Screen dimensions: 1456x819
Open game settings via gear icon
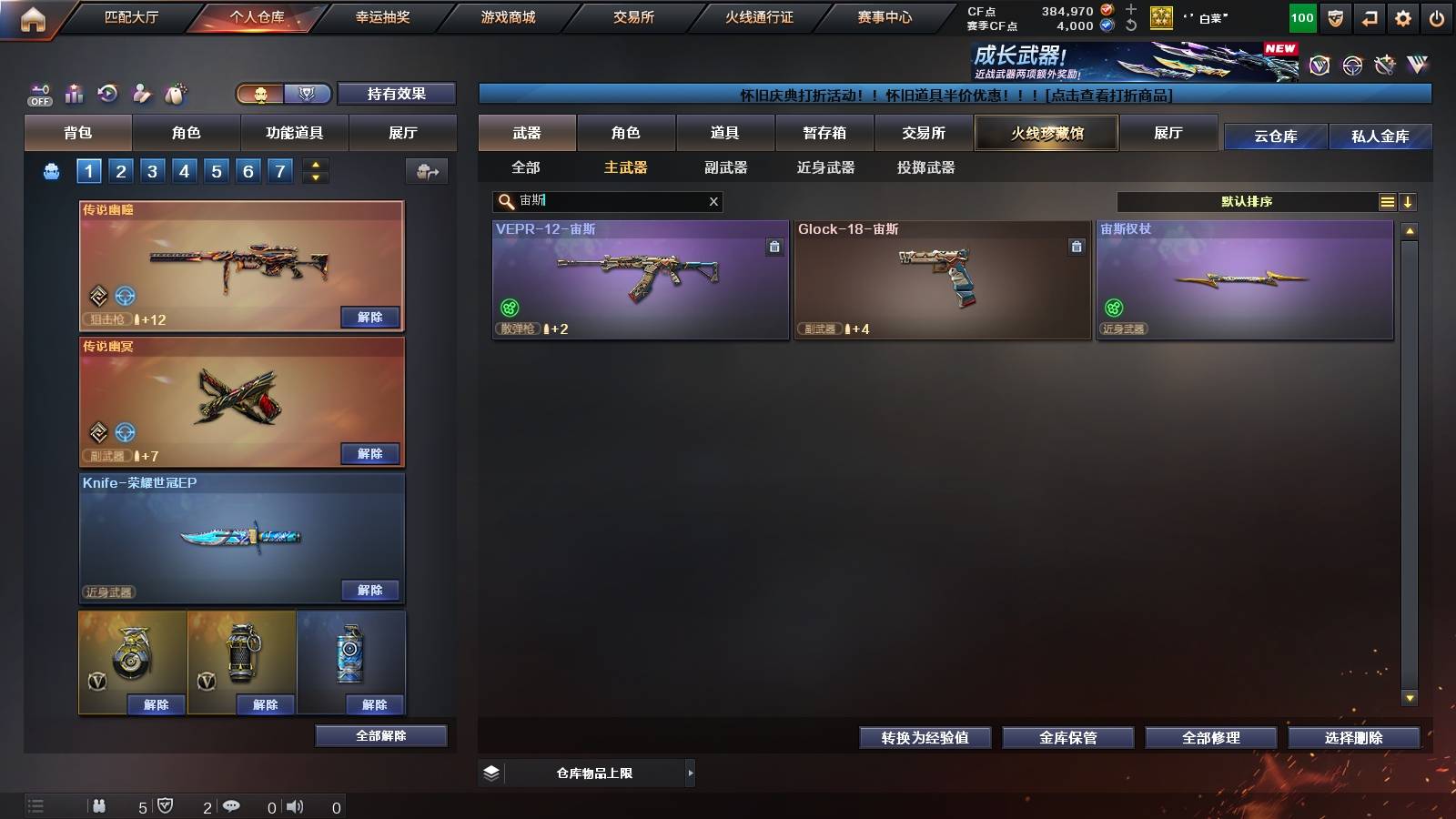1403,16
